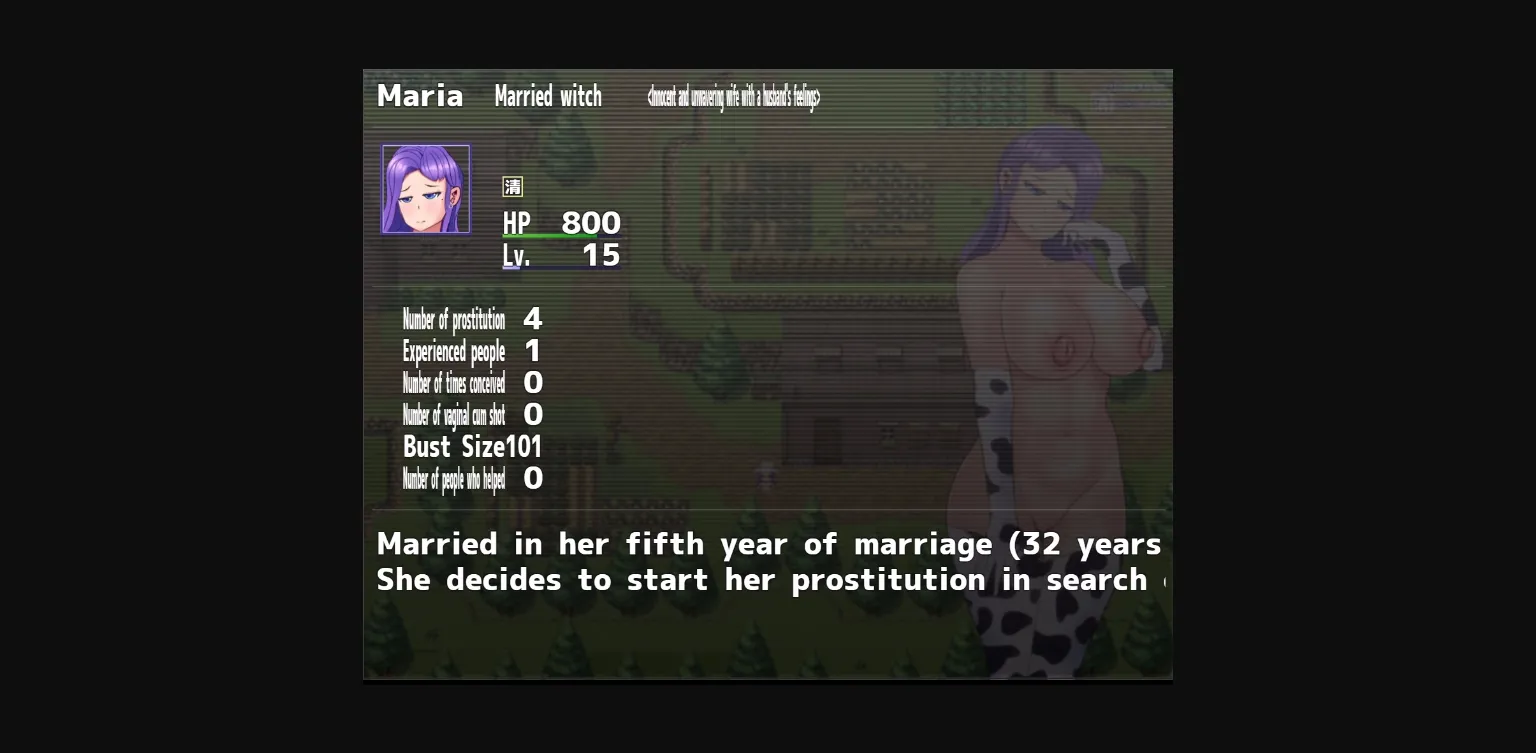Viewport: 1536px width, 753px height.
Task: Select the Number of prostitution stat
Action: click(453, 320)
